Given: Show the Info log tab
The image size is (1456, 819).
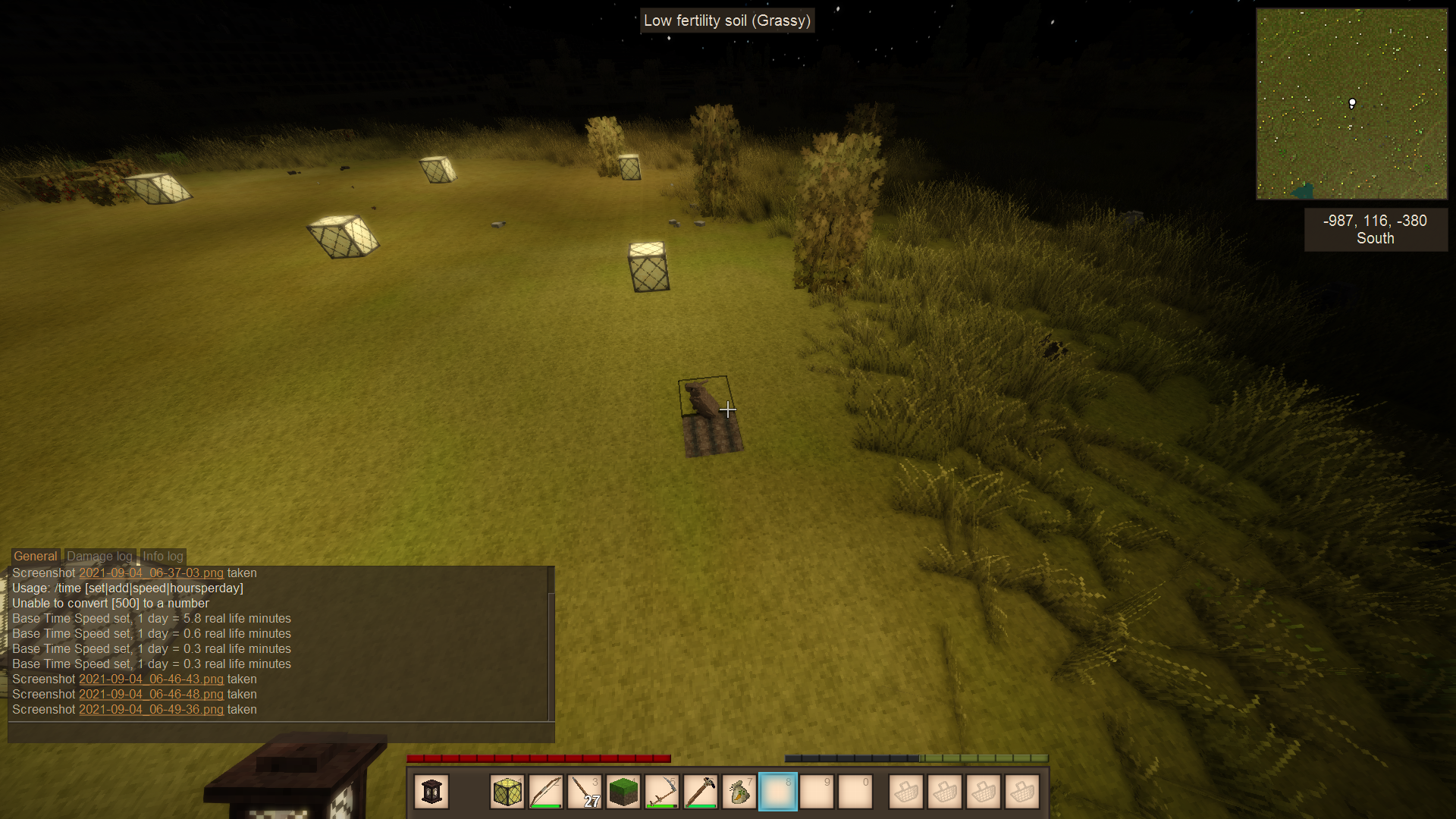Looking at the screenshot, I should pos(163,557).
